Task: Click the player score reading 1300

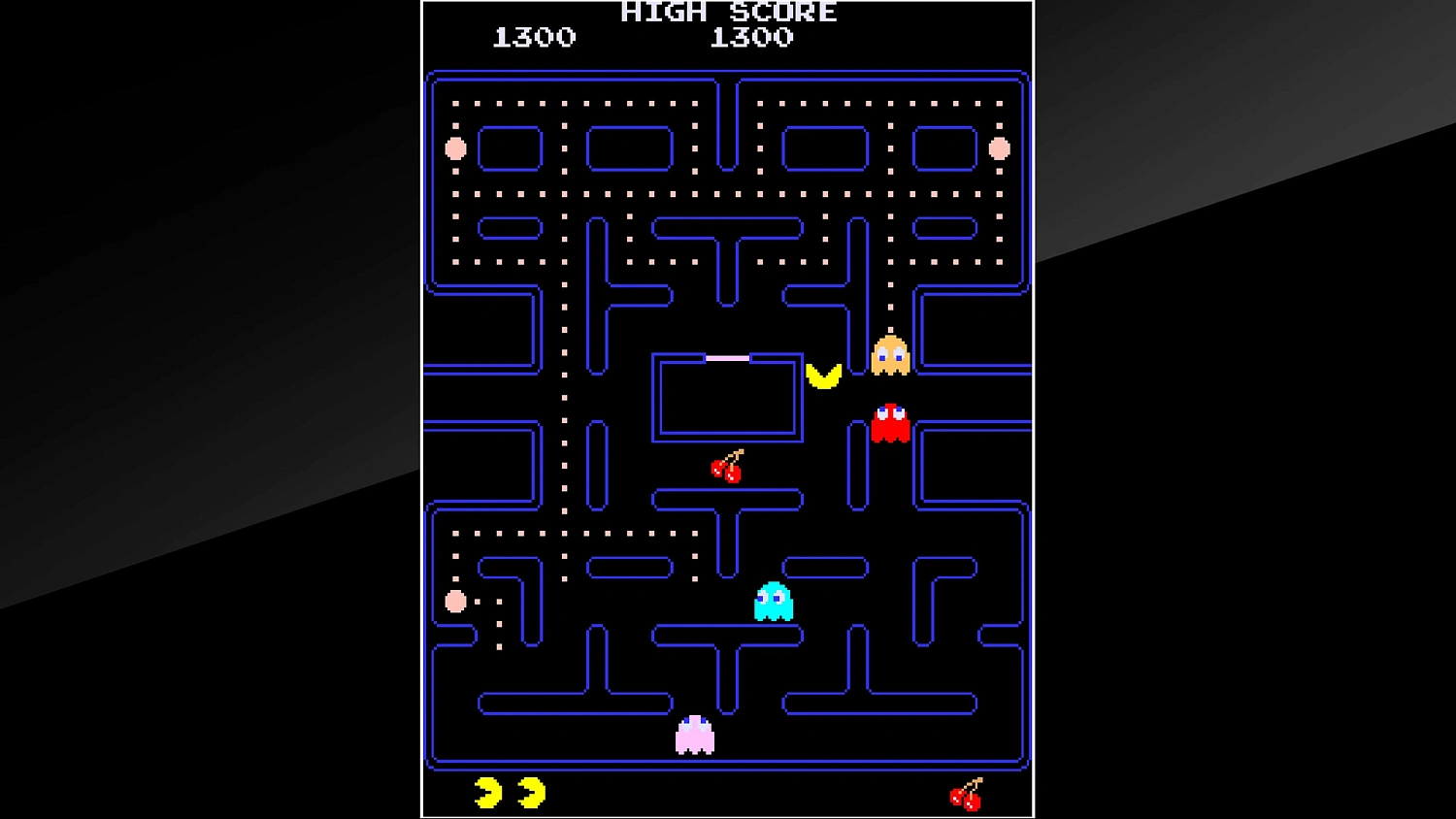Action: pos(535,38)
